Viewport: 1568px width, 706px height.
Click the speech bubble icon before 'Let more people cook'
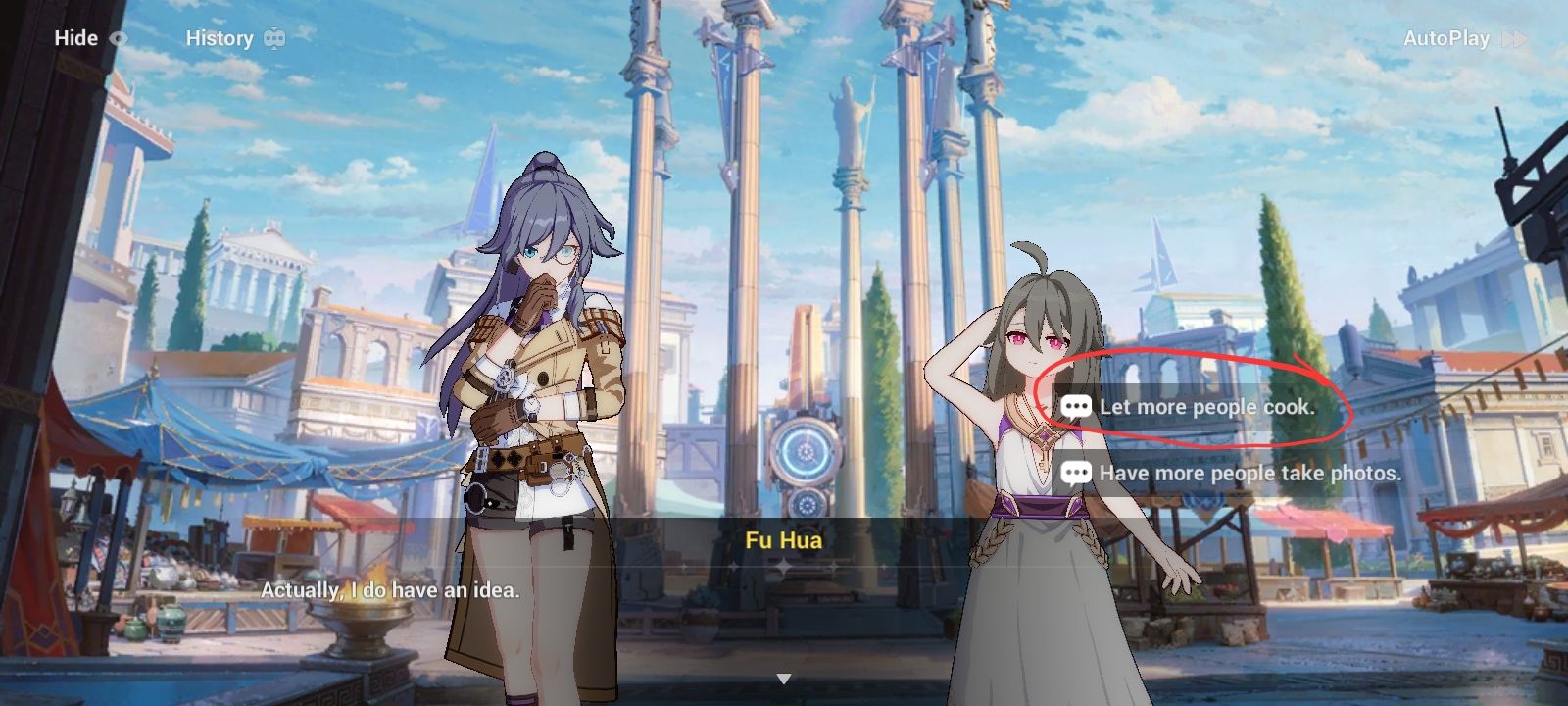(x=1074, y=408)
